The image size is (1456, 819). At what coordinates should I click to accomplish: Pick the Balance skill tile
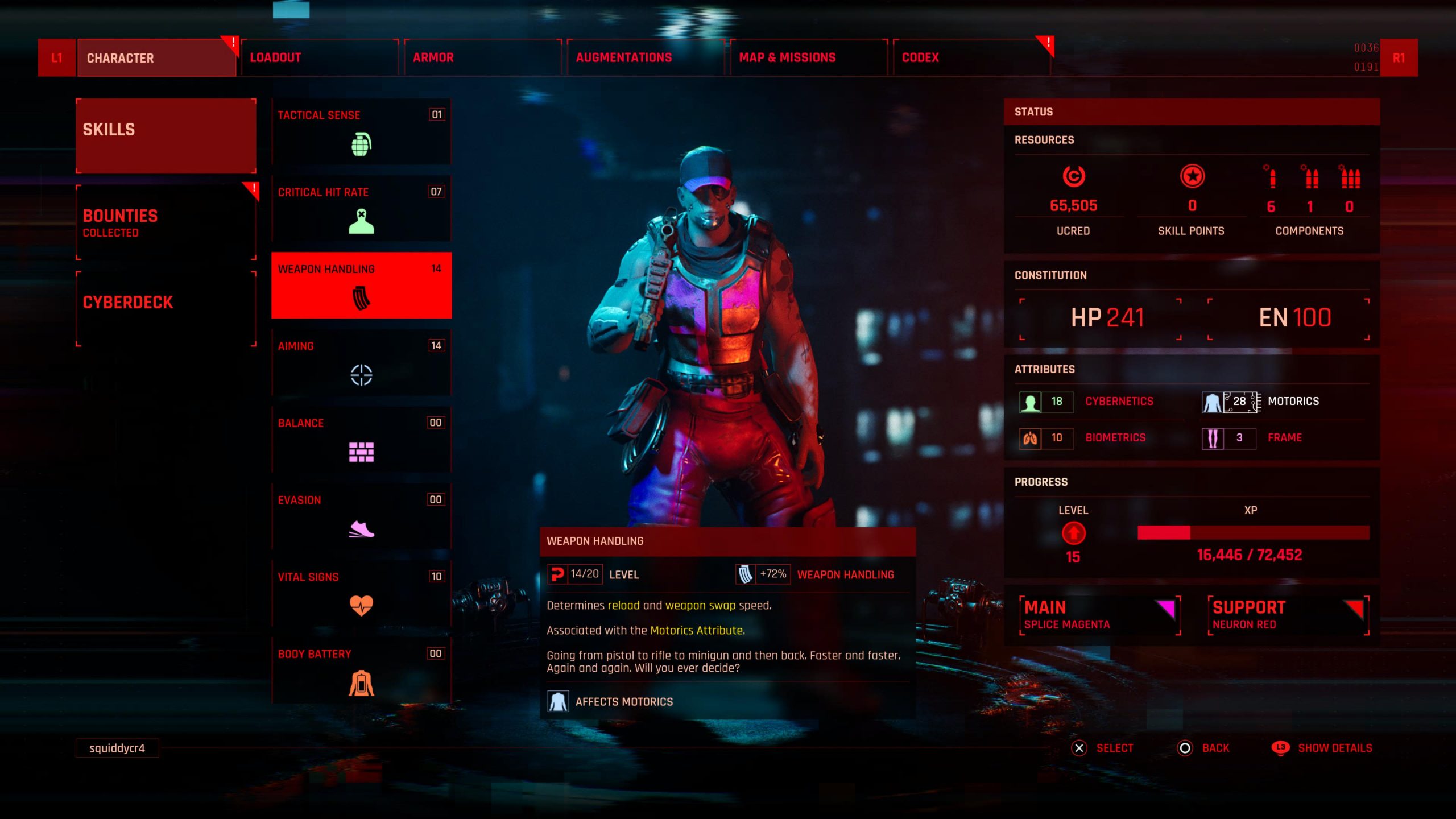coord(361,439)
